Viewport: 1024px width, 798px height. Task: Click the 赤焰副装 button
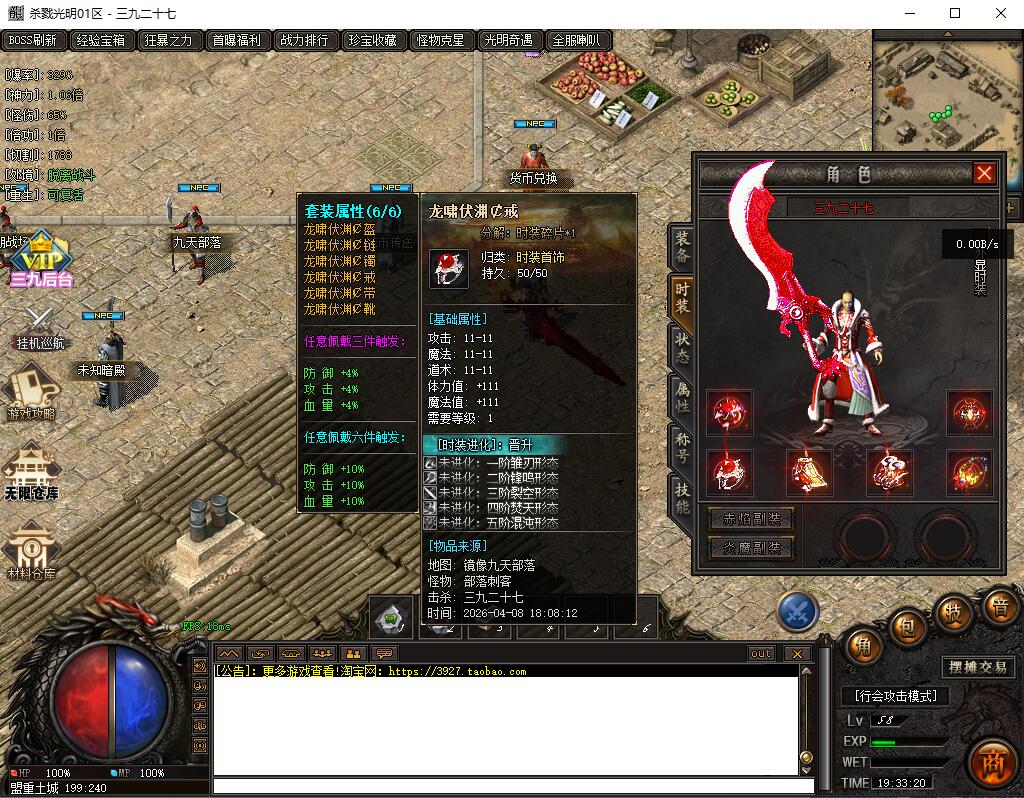click(x=750, y=519)
